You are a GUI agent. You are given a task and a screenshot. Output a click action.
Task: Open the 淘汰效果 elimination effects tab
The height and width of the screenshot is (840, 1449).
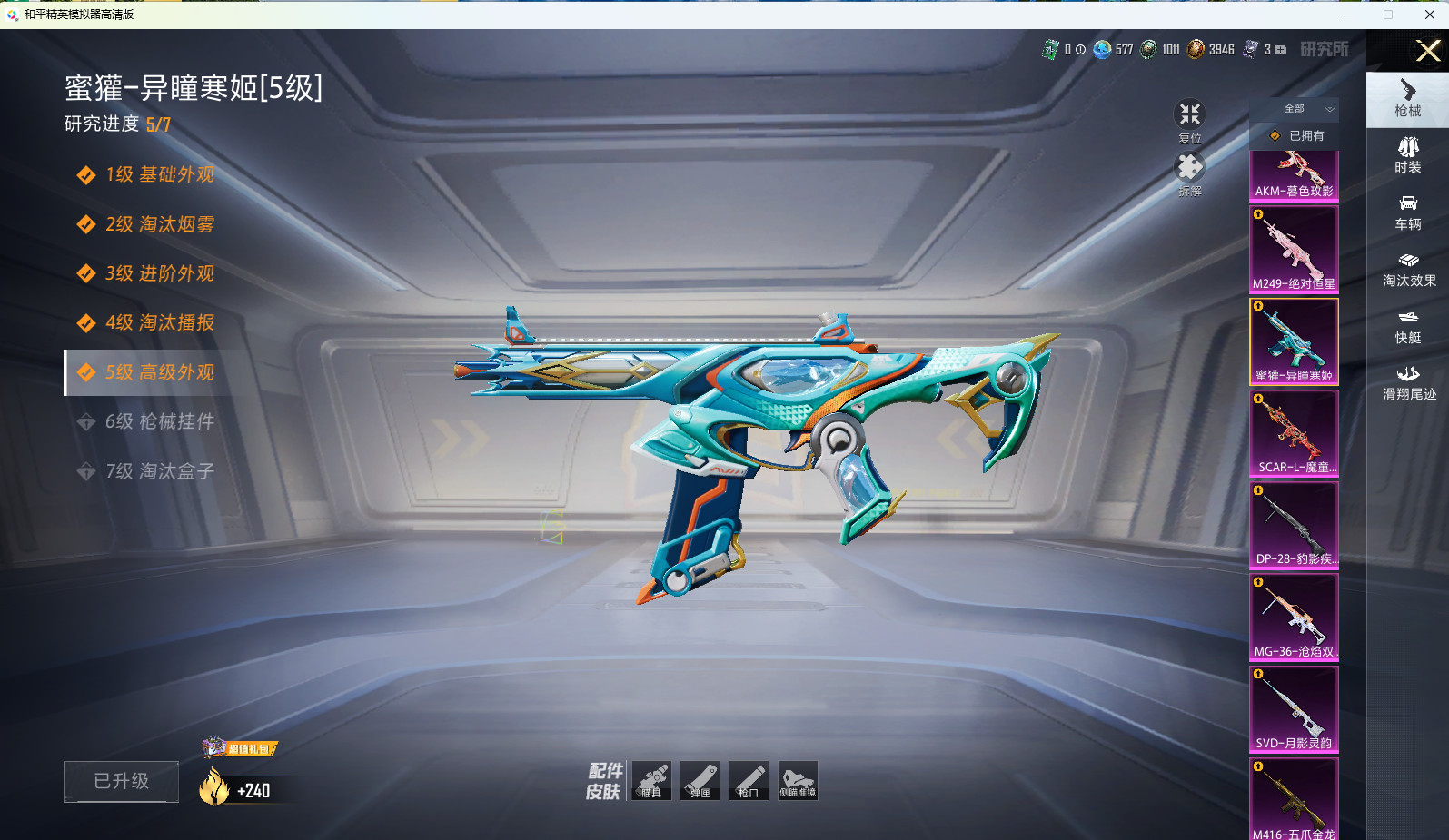point(1408,270)
